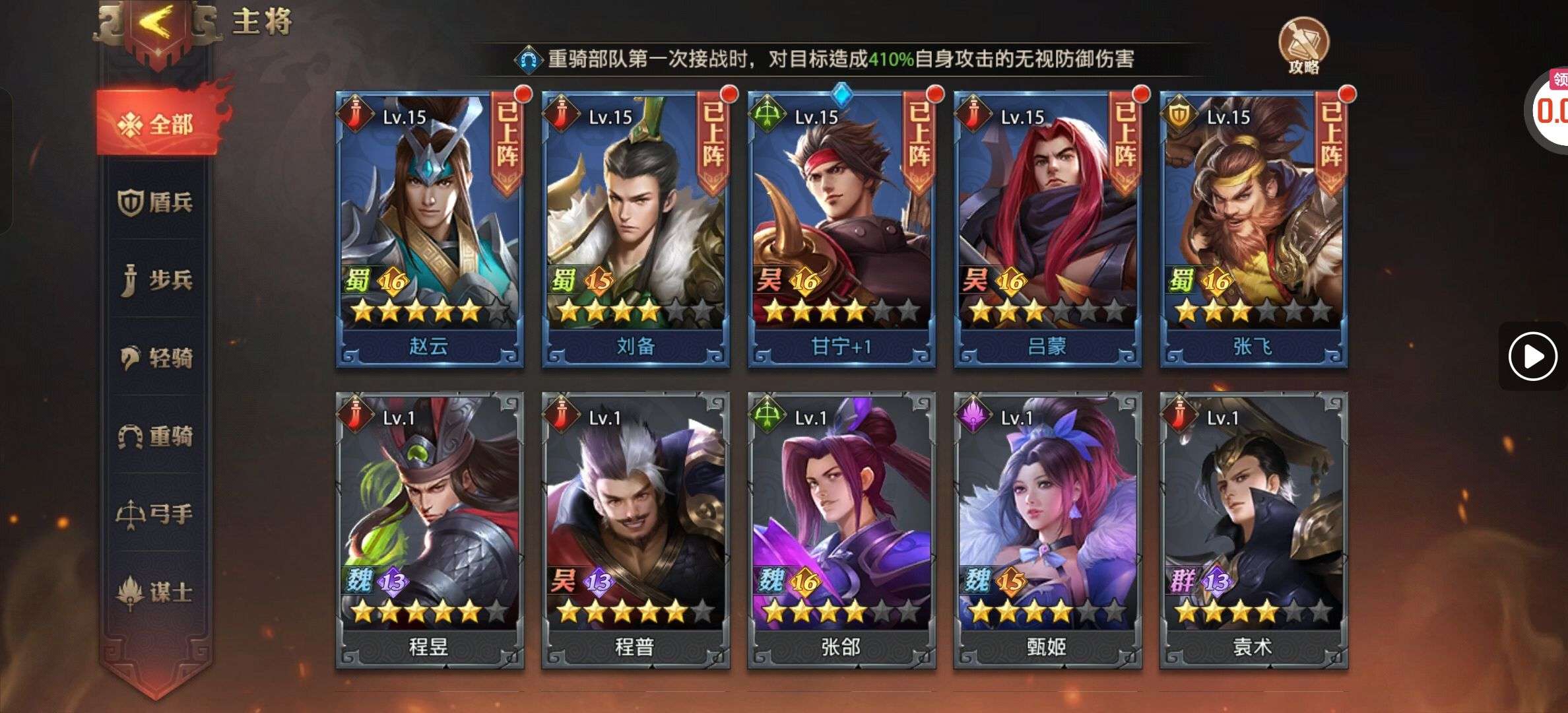
Task: Show the 轻骑 light cavalry heroes
Action: point(157,358)
